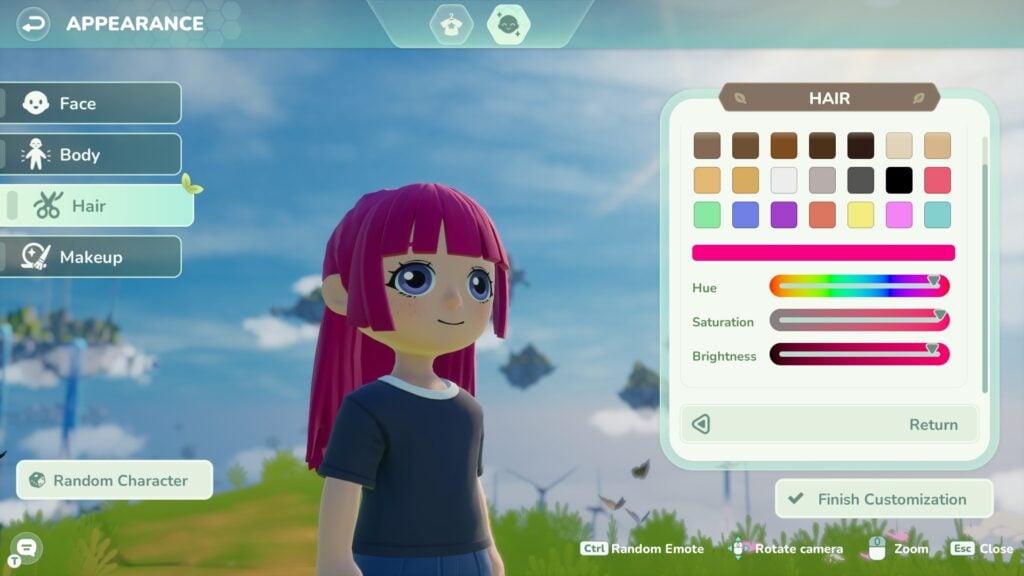This screenshot has width=1024, height=576.
Task: Select the mint green hair swatch
Action: (707, 215)
